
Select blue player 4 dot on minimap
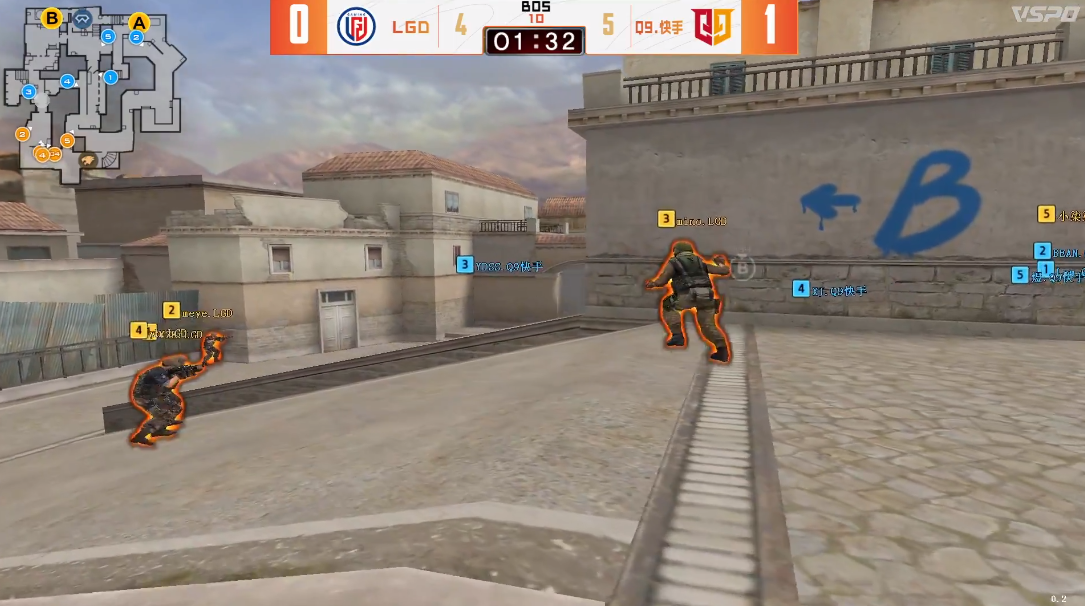[x=67, y=81]
